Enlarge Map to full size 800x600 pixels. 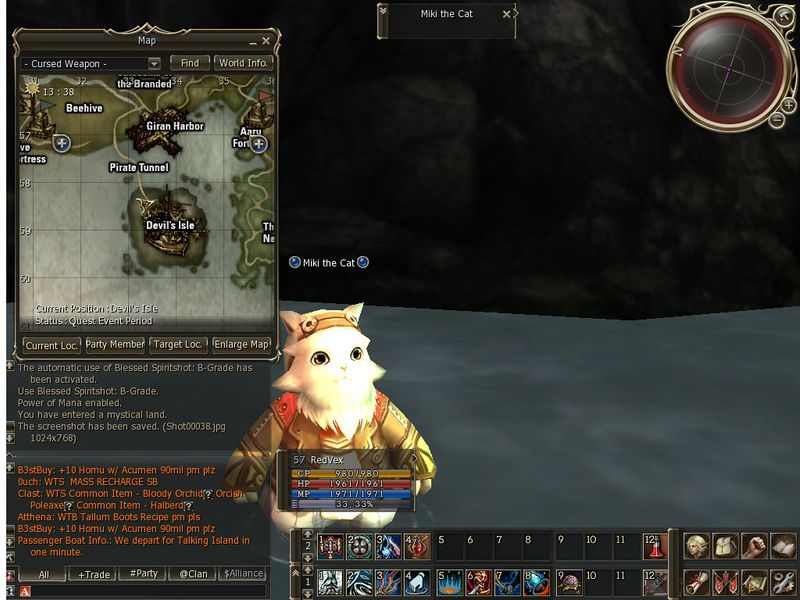click(x=242, y=345)
